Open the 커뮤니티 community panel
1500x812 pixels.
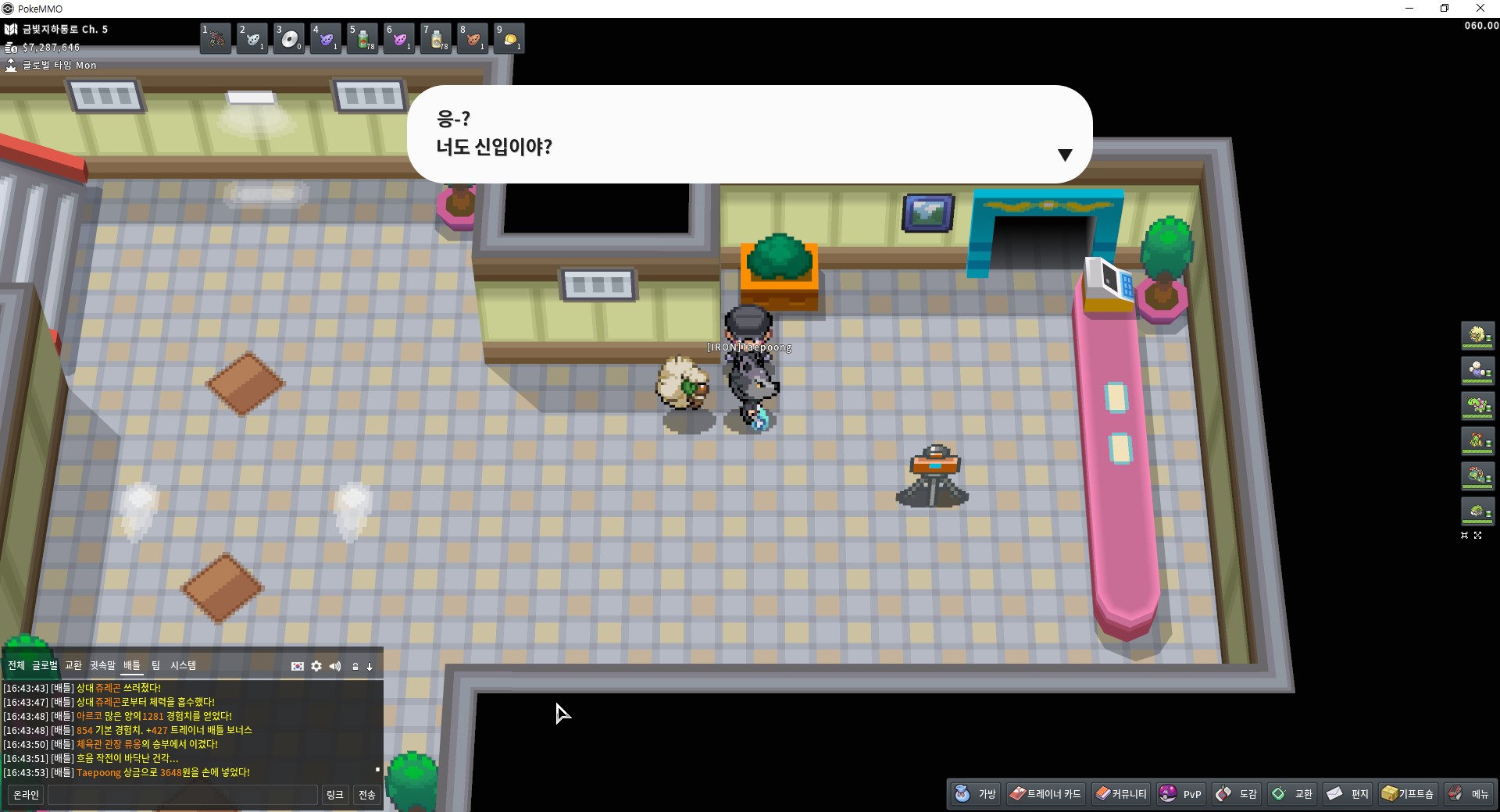pyautogui.click(x=1121, y=794)
